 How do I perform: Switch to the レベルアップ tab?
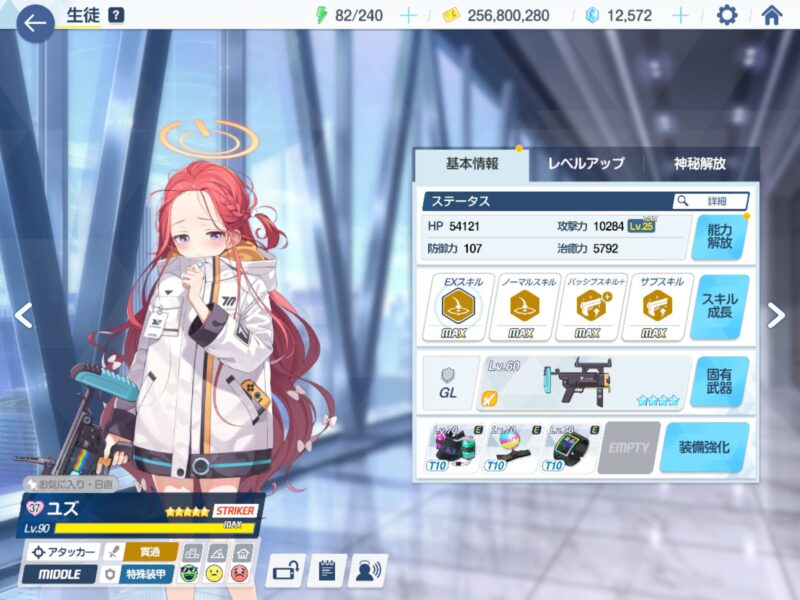click(586, 164)
